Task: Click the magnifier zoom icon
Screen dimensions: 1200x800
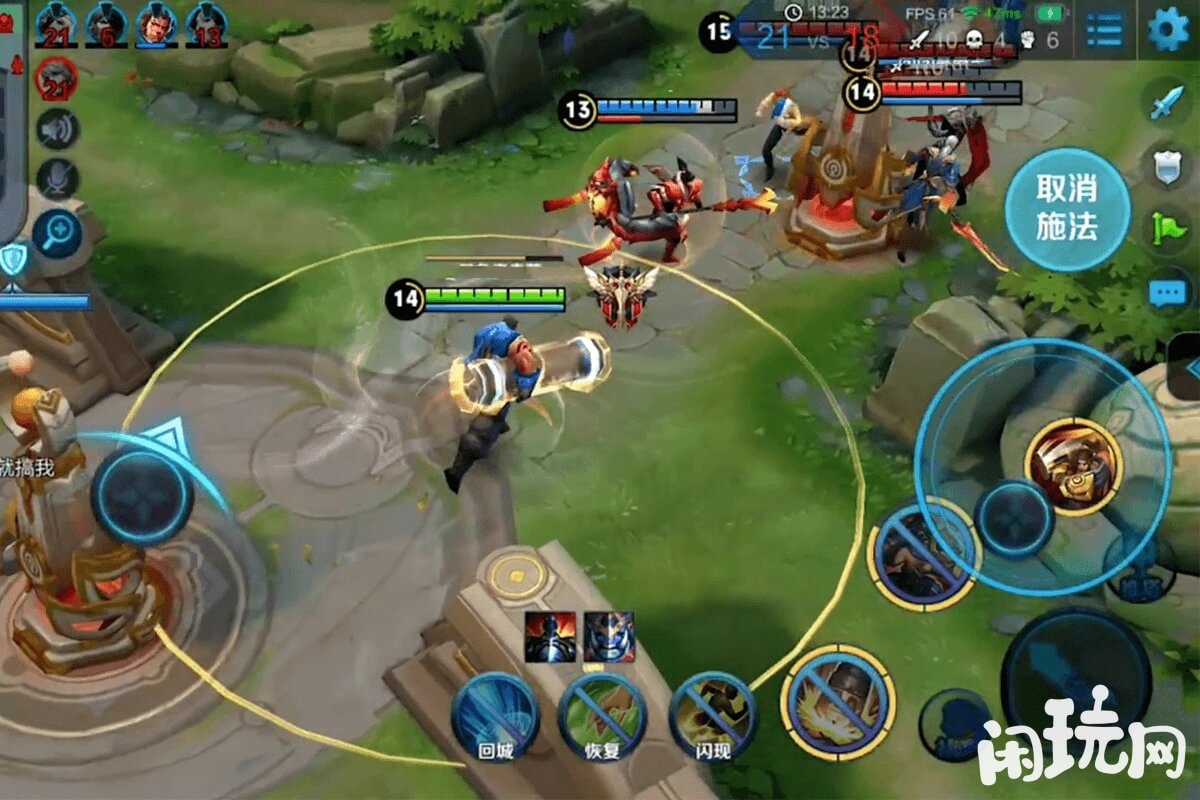Action: click(56, 232)
